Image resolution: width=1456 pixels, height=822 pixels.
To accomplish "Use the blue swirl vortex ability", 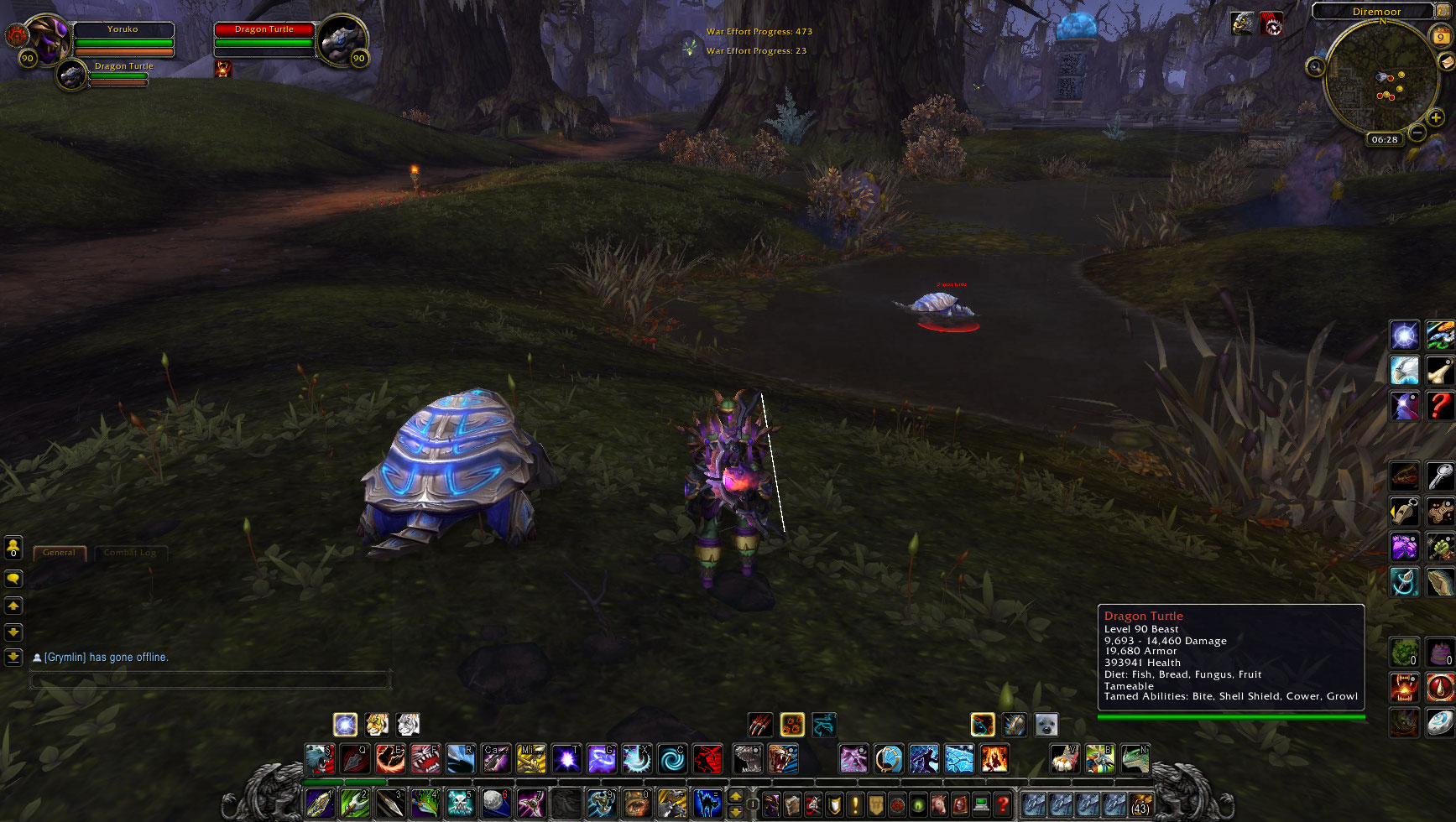I will (x=671, y=759).
